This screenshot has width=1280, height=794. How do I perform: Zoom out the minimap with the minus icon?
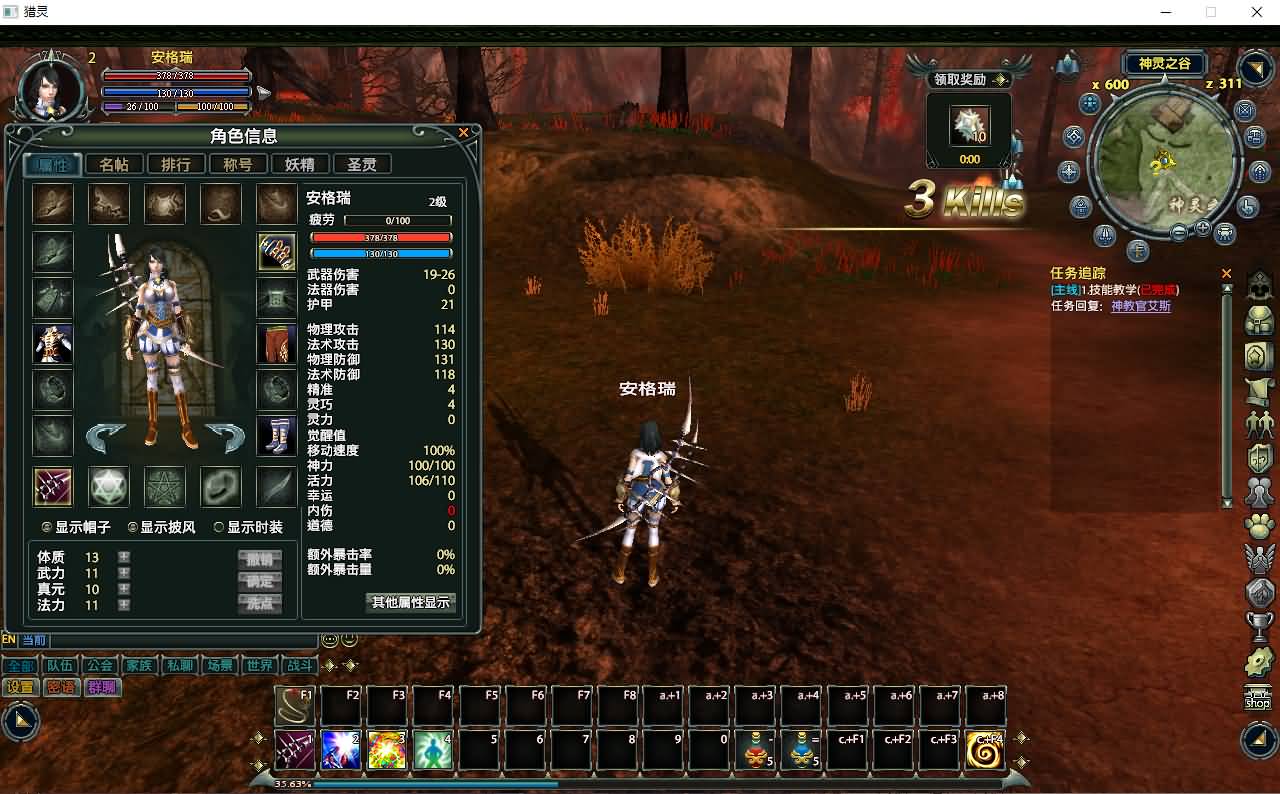tap(1179, 230)
